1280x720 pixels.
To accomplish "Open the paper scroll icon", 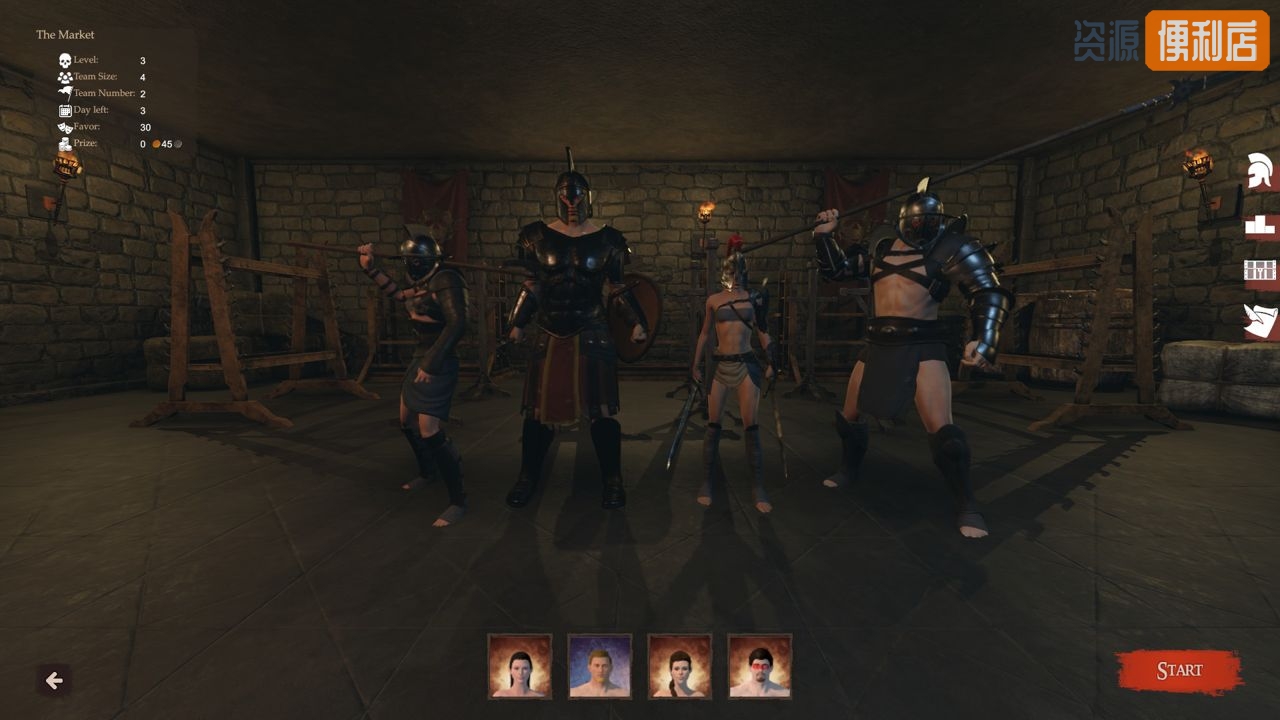I will (1260, 321).
